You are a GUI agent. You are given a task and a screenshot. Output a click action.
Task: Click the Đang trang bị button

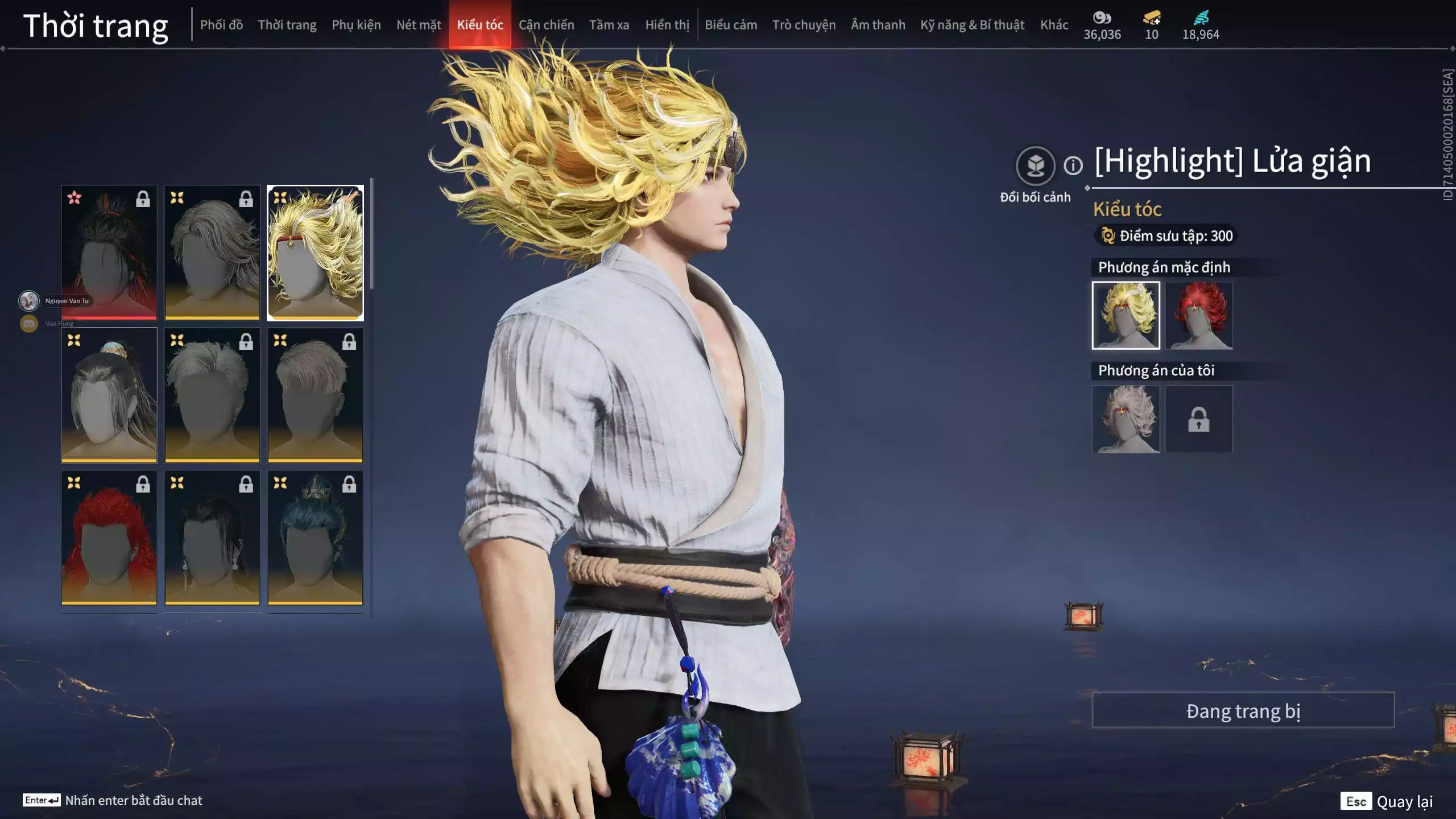click(x=1243, y=710)
